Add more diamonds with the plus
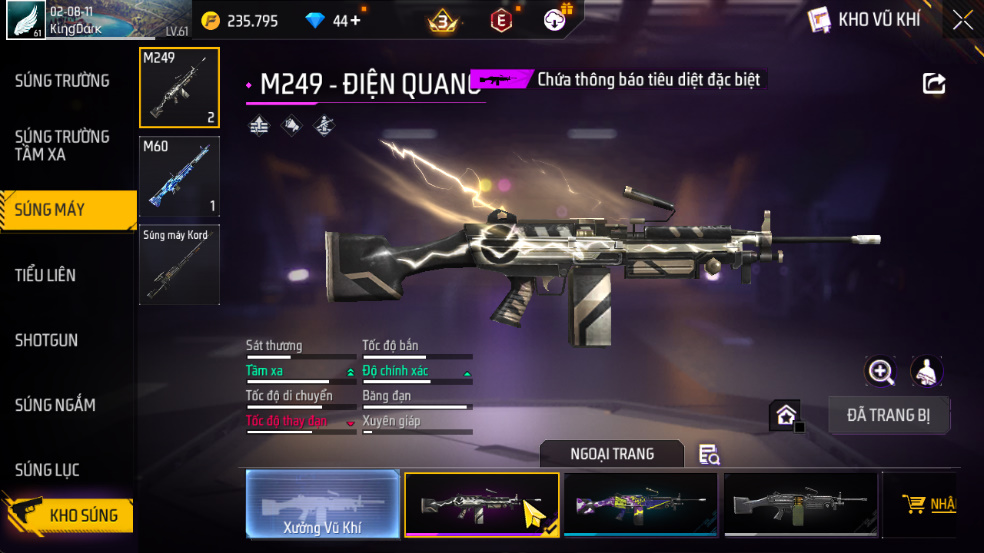The height and width of the screenshot is (553, 984). tap(355, 20)
